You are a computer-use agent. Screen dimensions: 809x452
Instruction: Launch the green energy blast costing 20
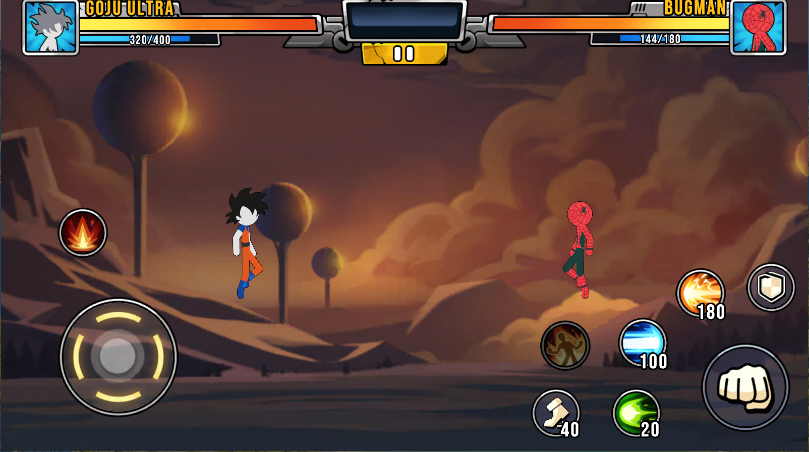(636, 412)
